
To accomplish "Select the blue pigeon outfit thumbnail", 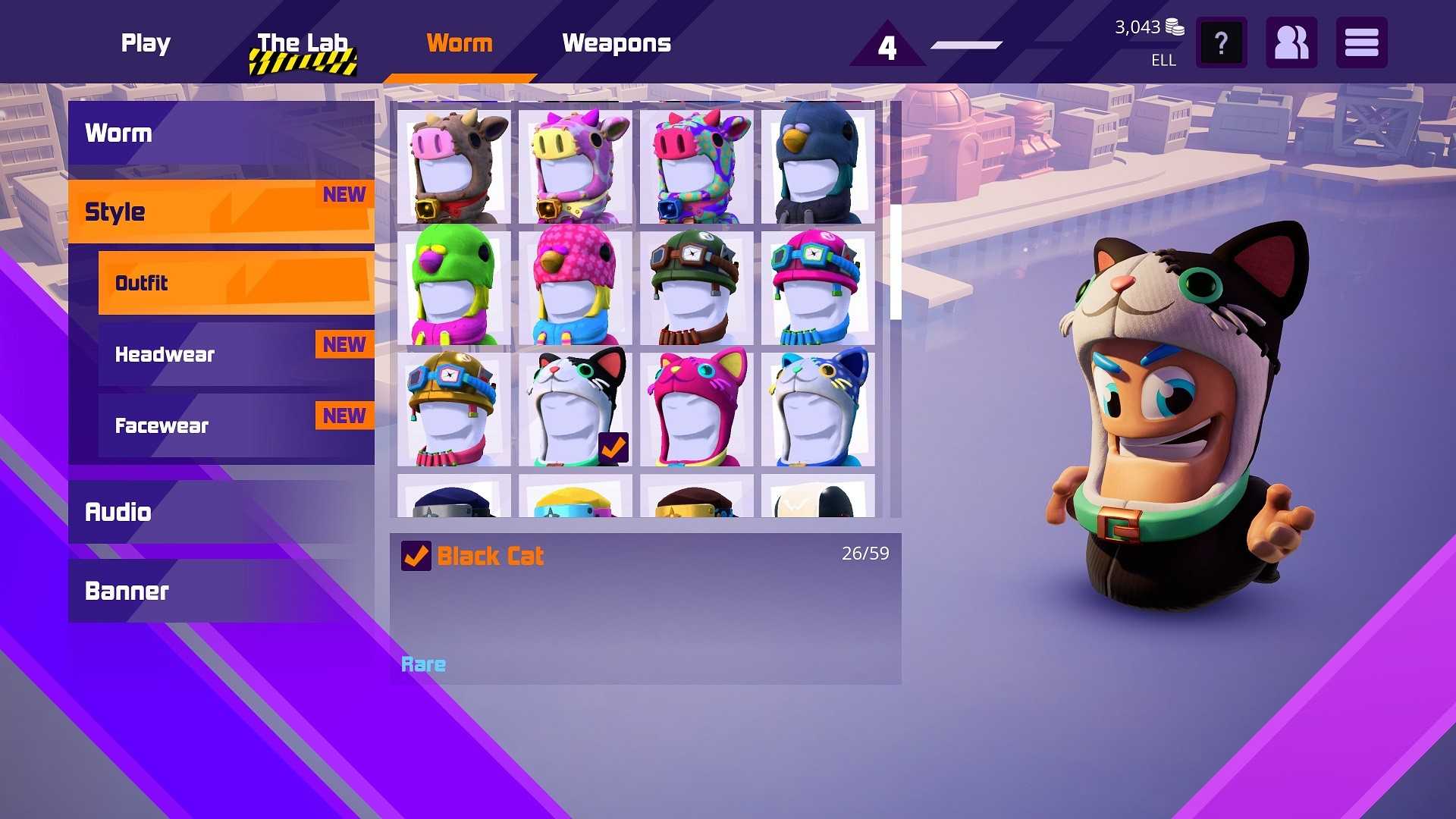I will coord(817,165).
